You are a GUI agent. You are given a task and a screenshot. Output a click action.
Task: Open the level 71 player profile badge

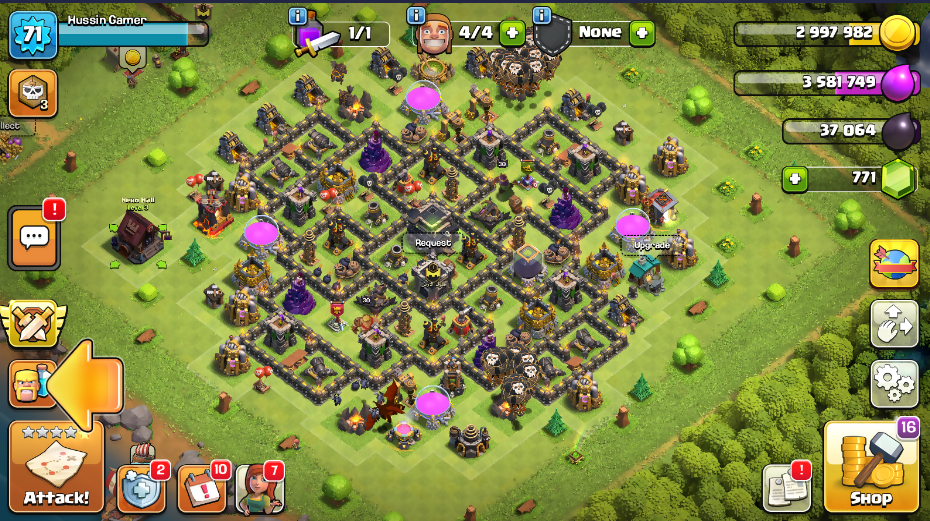click(x=32, y=35)
